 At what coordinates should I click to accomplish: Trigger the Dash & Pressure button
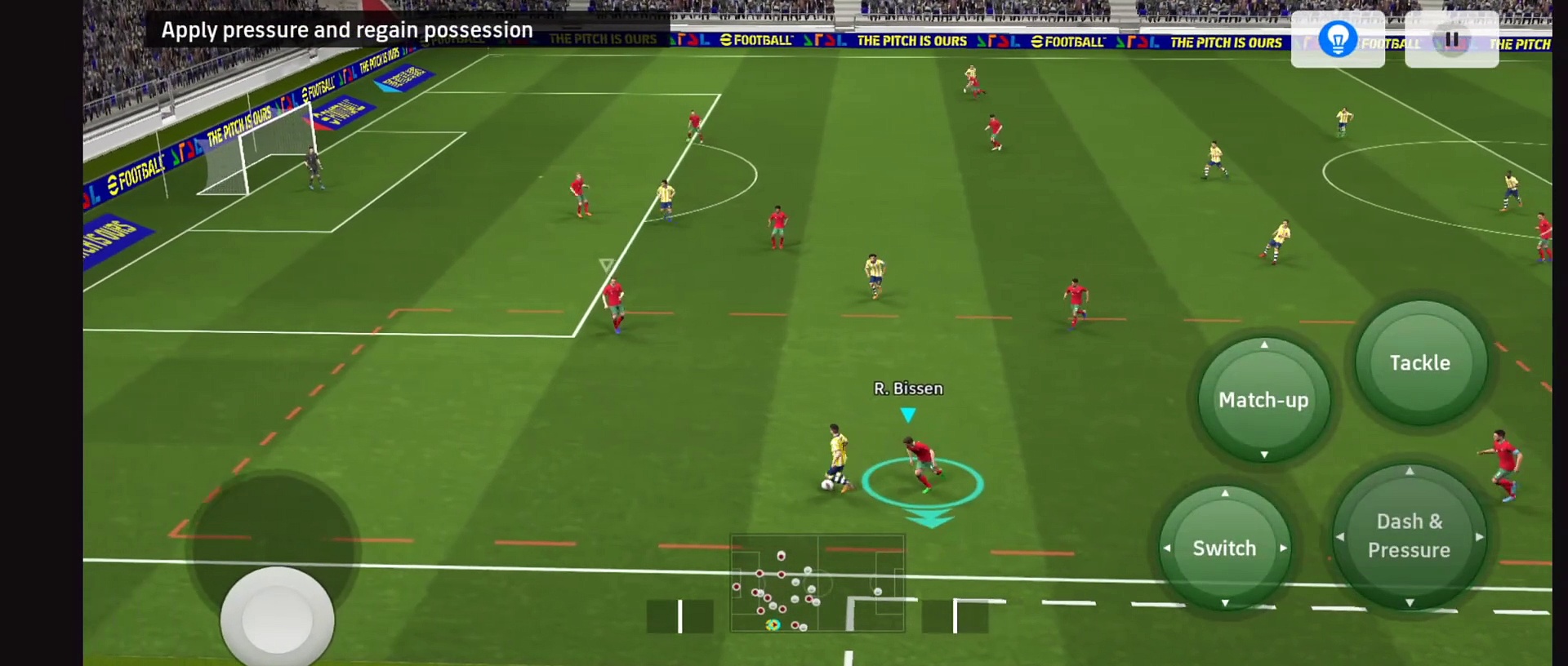(1409, 536)
